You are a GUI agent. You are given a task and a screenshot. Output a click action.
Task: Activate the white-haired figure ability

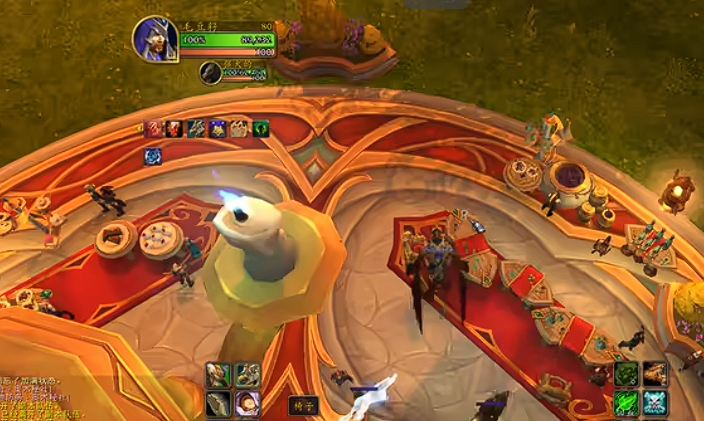coord(219,375)
